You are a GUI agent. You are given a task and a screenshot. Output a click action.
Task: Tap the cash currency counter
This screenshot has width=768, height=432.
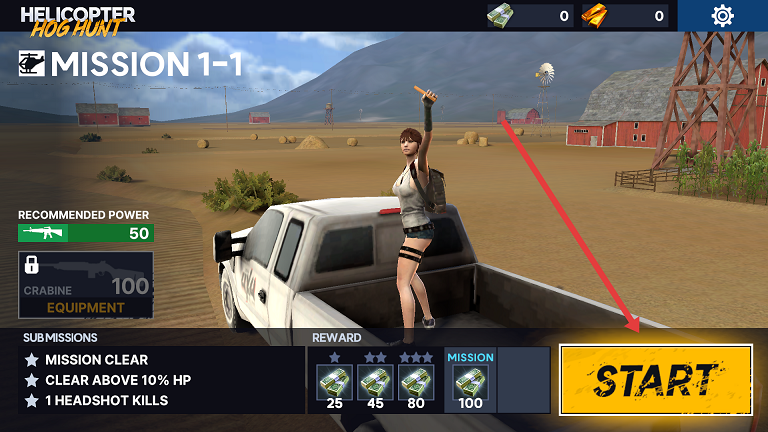(530, 16)
